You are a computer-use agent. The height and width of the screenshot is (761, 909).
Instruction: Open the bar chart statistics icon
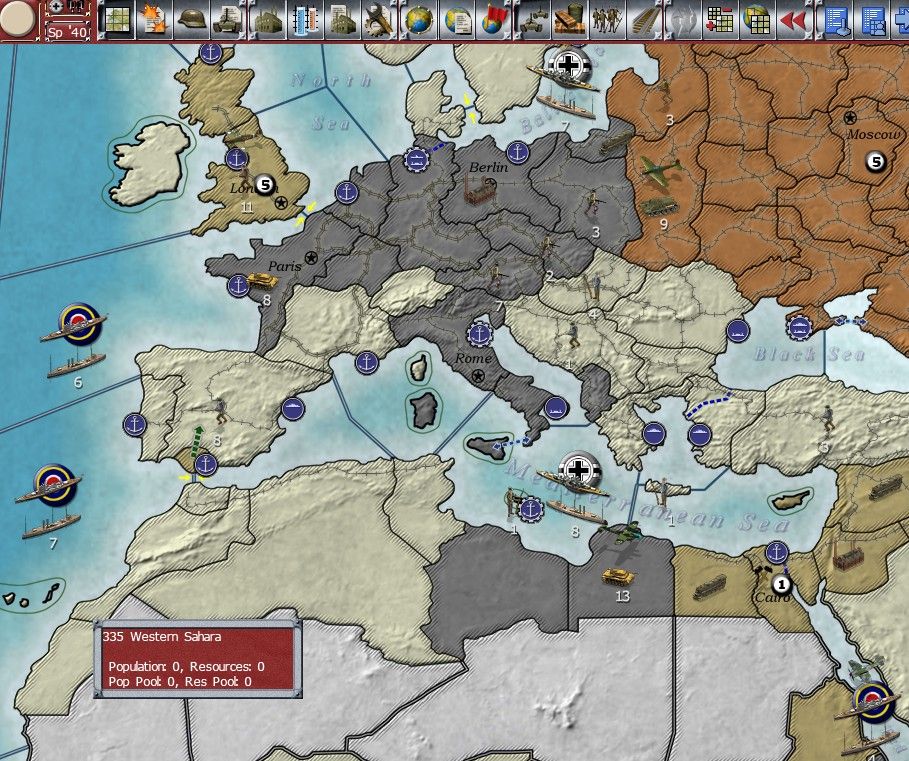[x=306, y=19]
